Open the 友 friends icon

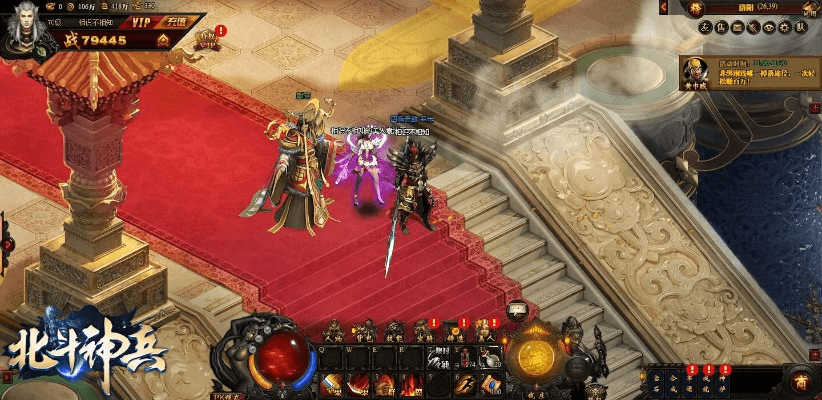(704, 27)
